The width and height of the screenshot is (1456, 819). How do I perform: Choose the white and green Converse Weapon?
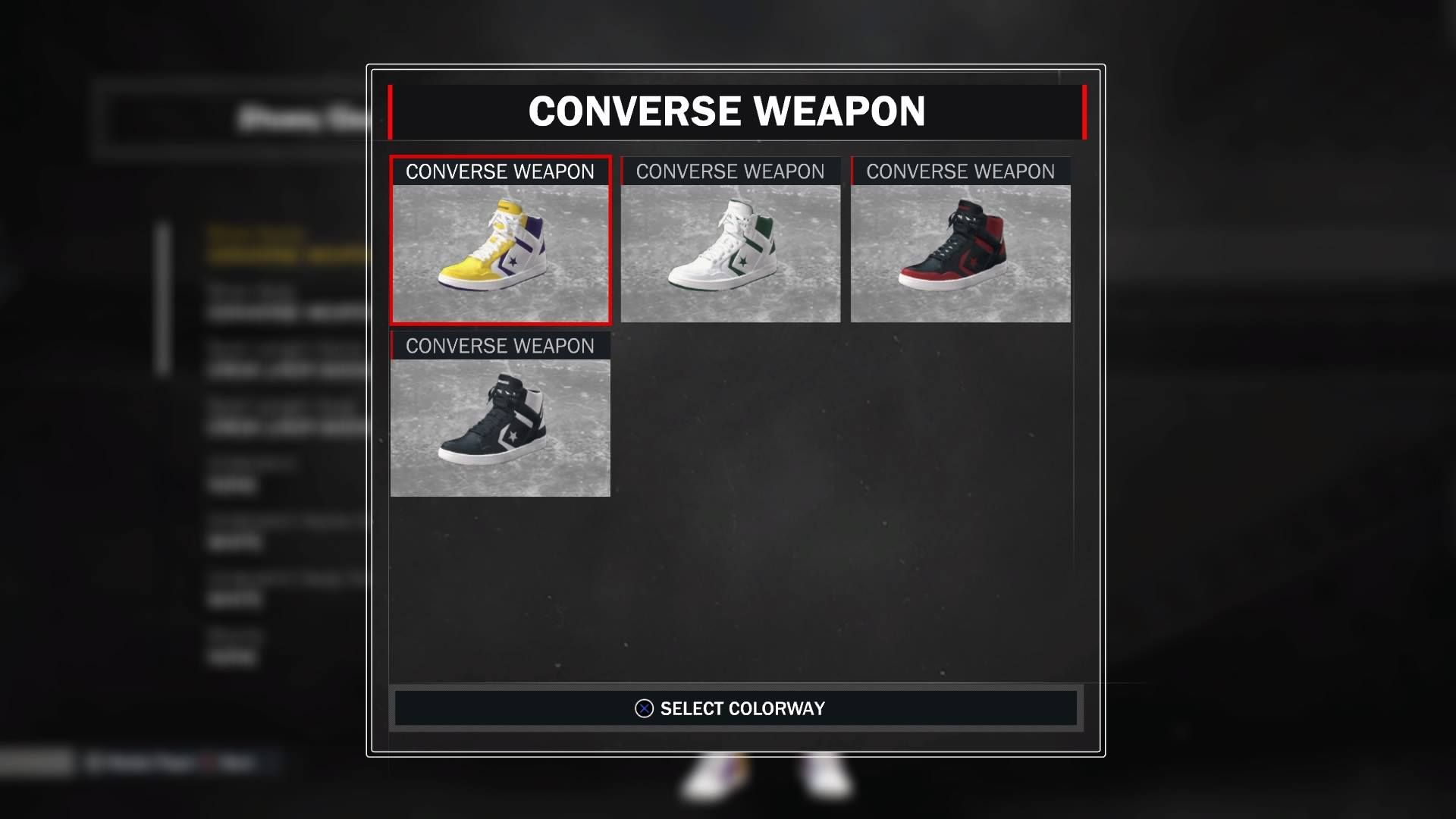point(730,241)
